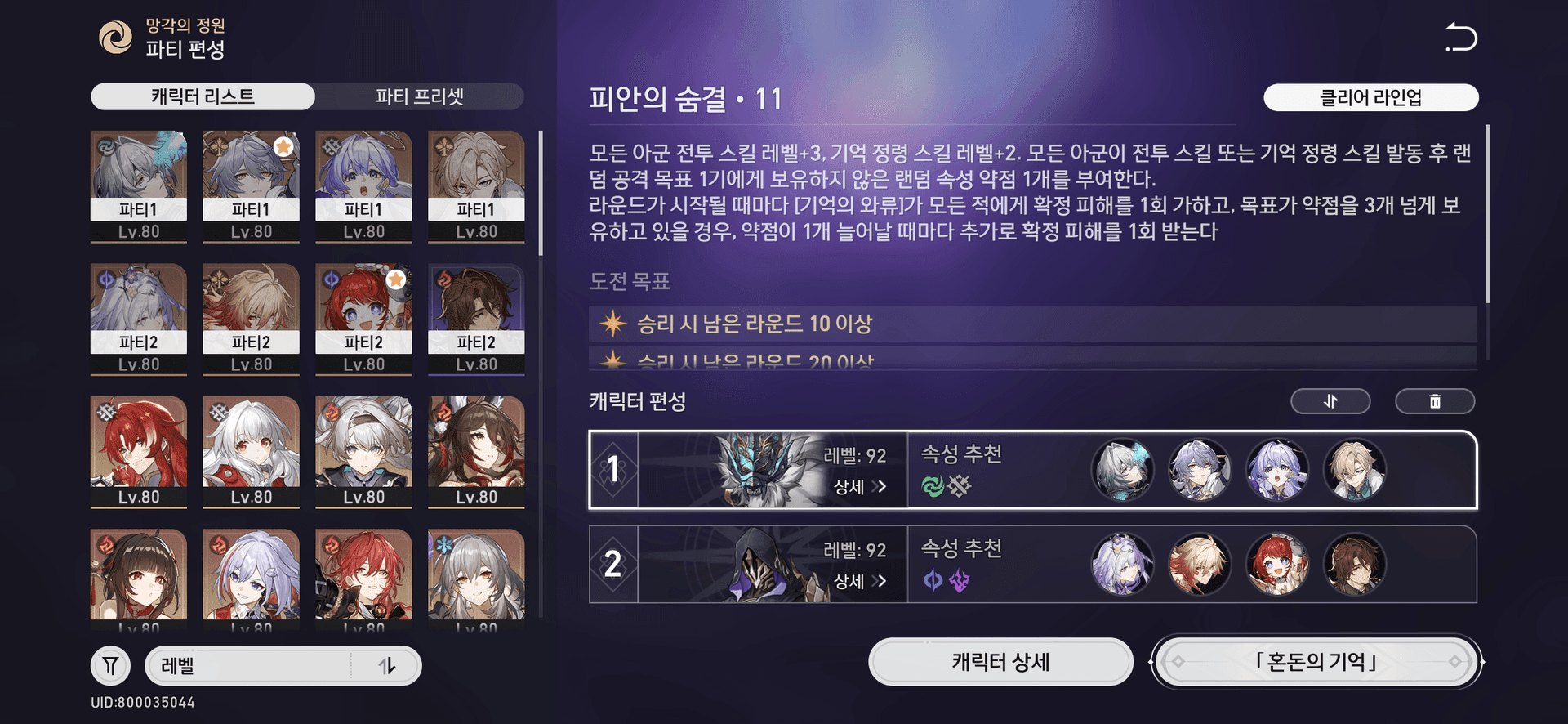Viewport: 1568px width, 724px height.
Task: Click the sort direction arrows beside 레벨
Action: coord(388,665)
